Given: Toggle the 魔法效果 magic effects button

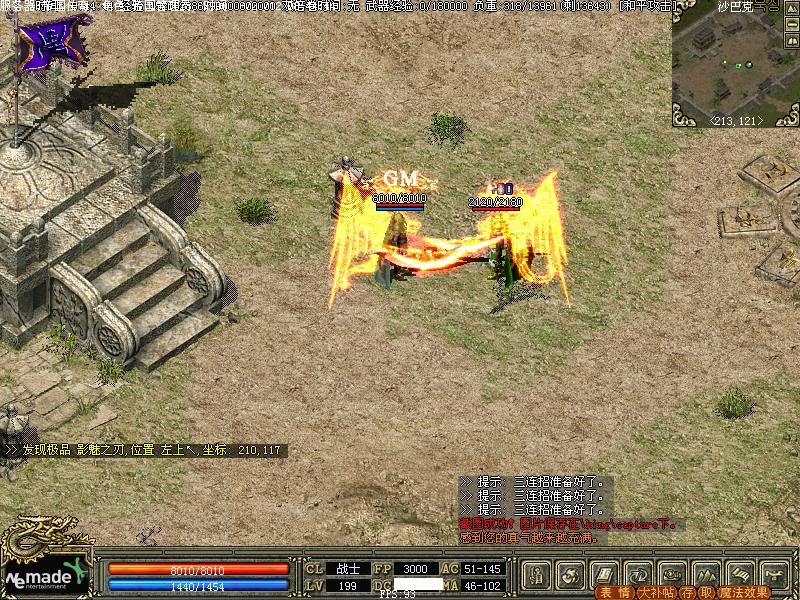Looking at the screenshot, I should coord(741,592).
